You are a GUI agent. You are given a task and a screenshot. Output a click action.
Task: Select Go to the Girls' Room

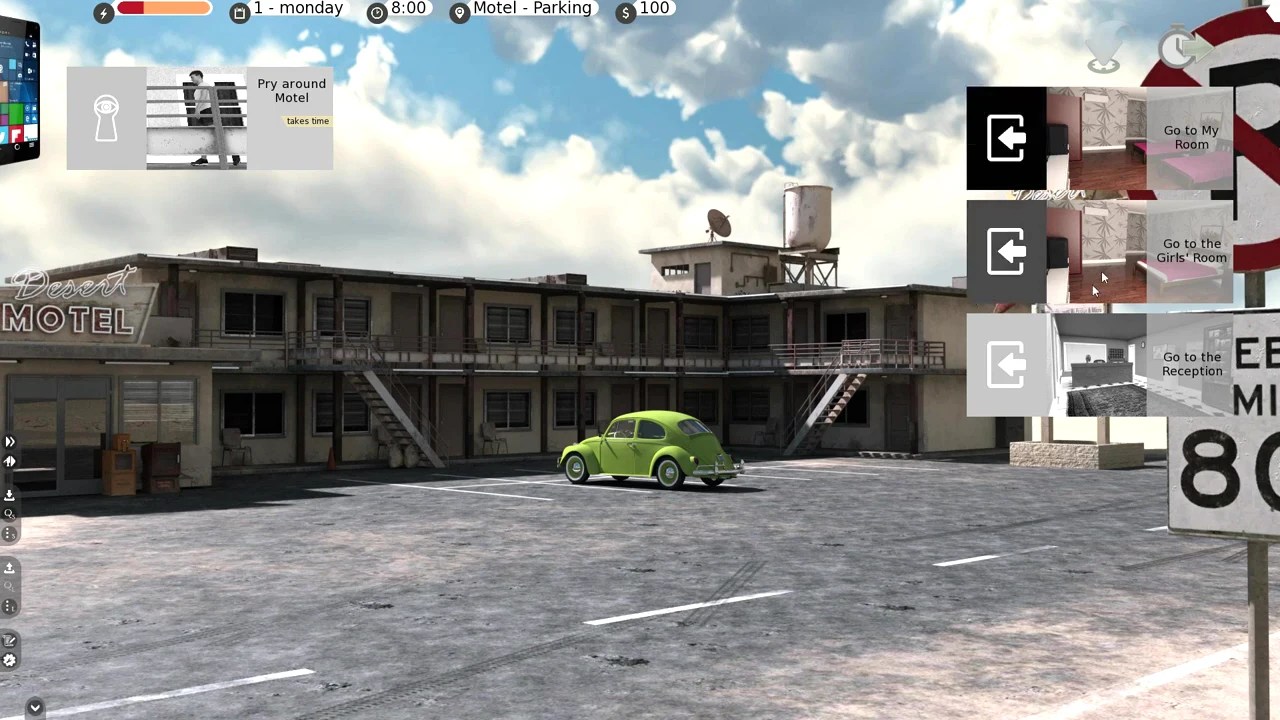pyautogui.click(x=1099, y=251)
